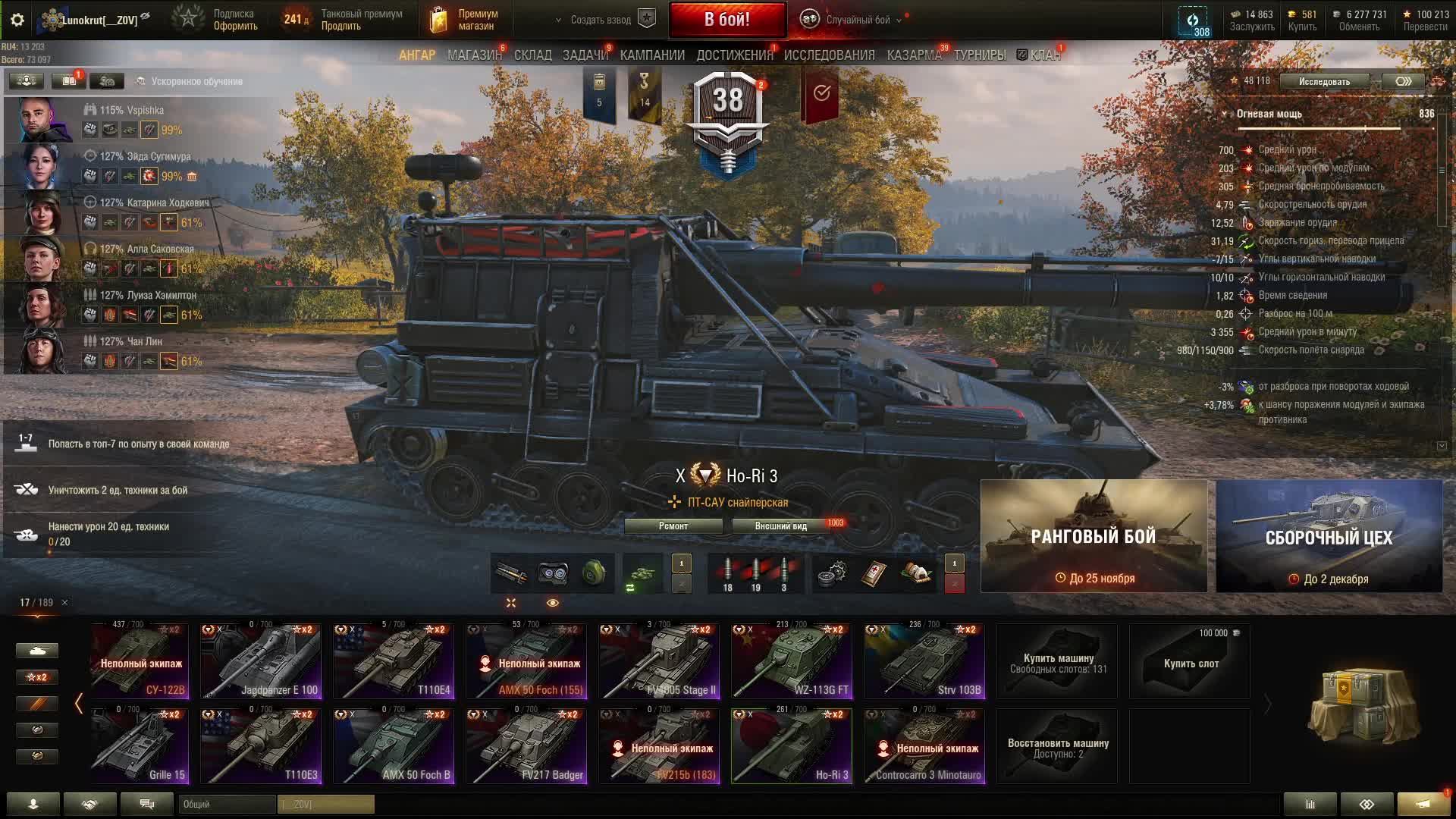
Task: Click the Ремонт button
Action: (673, 526)
